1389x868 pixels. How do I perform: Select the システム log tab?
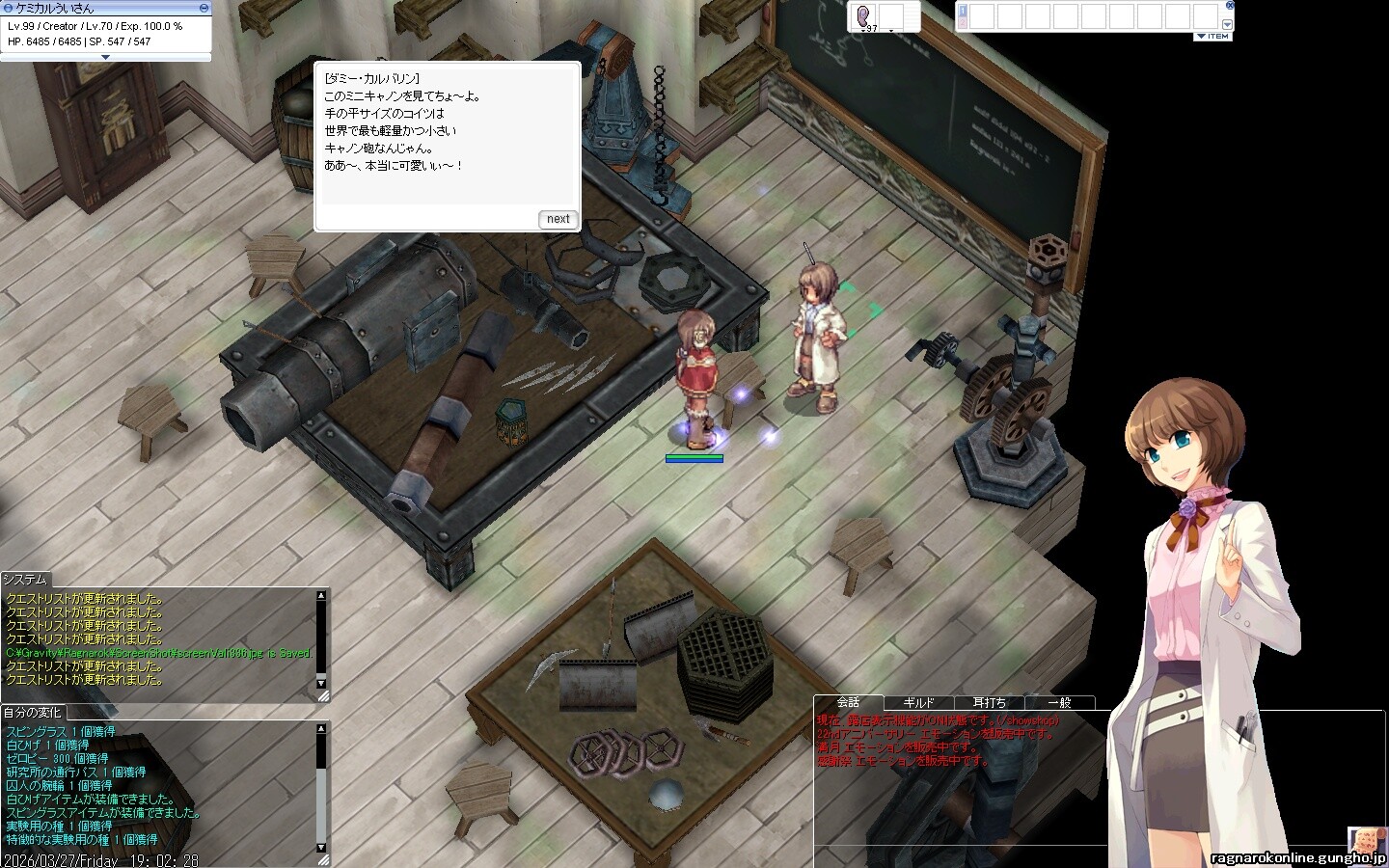click(25, 580)
